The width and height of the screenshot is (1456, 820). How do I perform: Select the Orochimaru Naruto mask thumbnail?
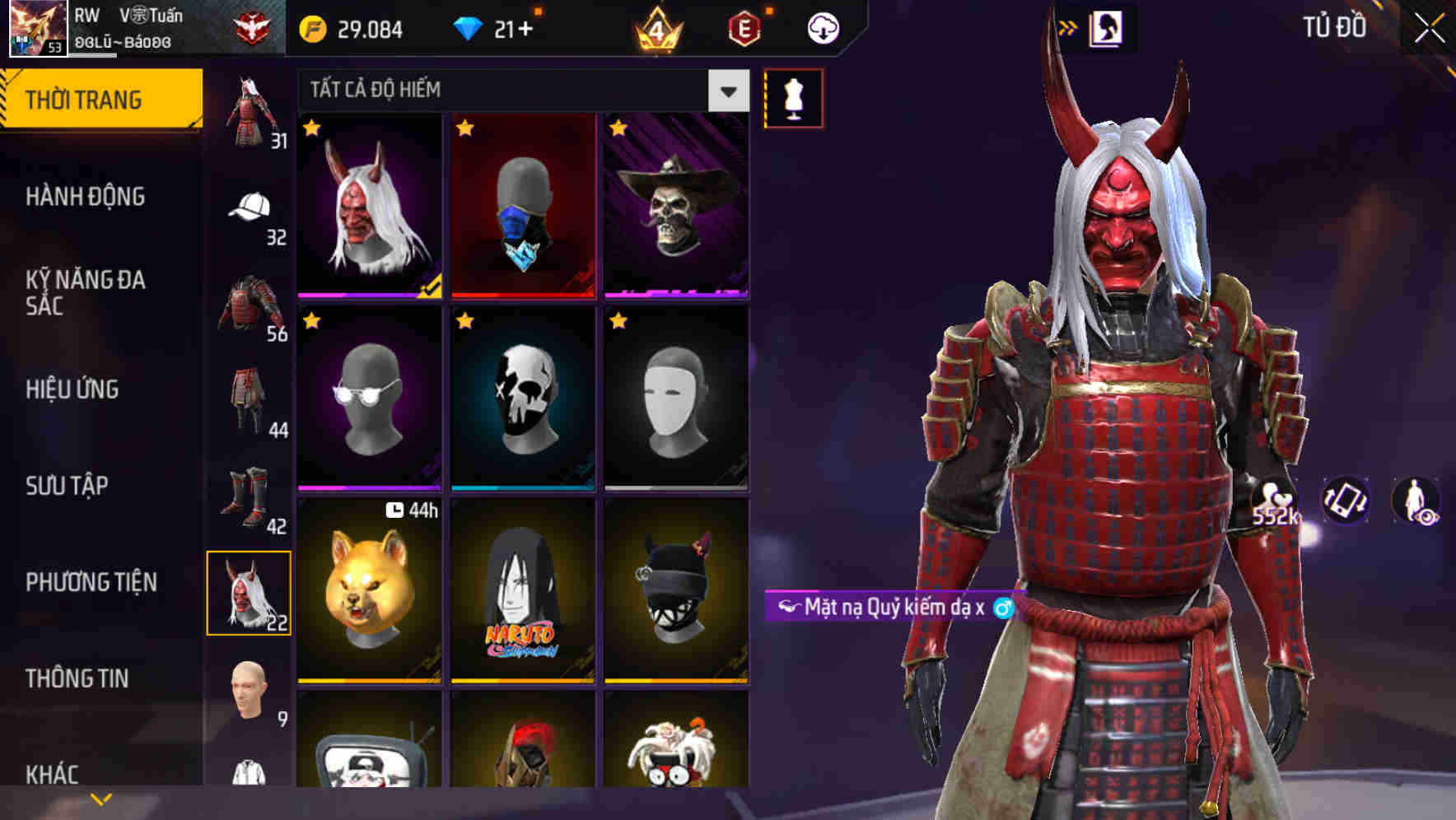522,593
